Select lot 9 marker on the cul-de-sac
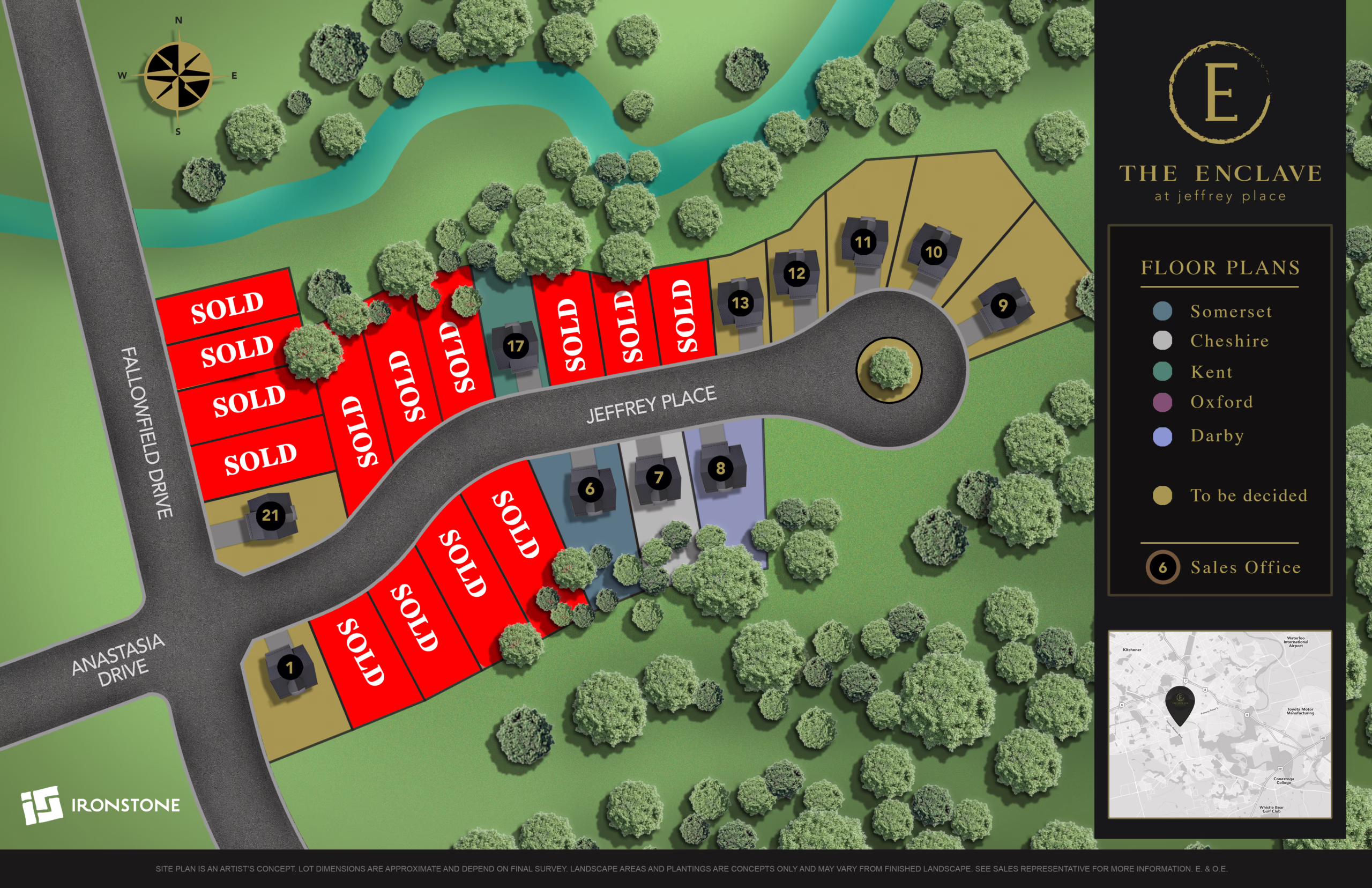Image resolution: width=1372 pixels, height=888 pixels. 1003,305
